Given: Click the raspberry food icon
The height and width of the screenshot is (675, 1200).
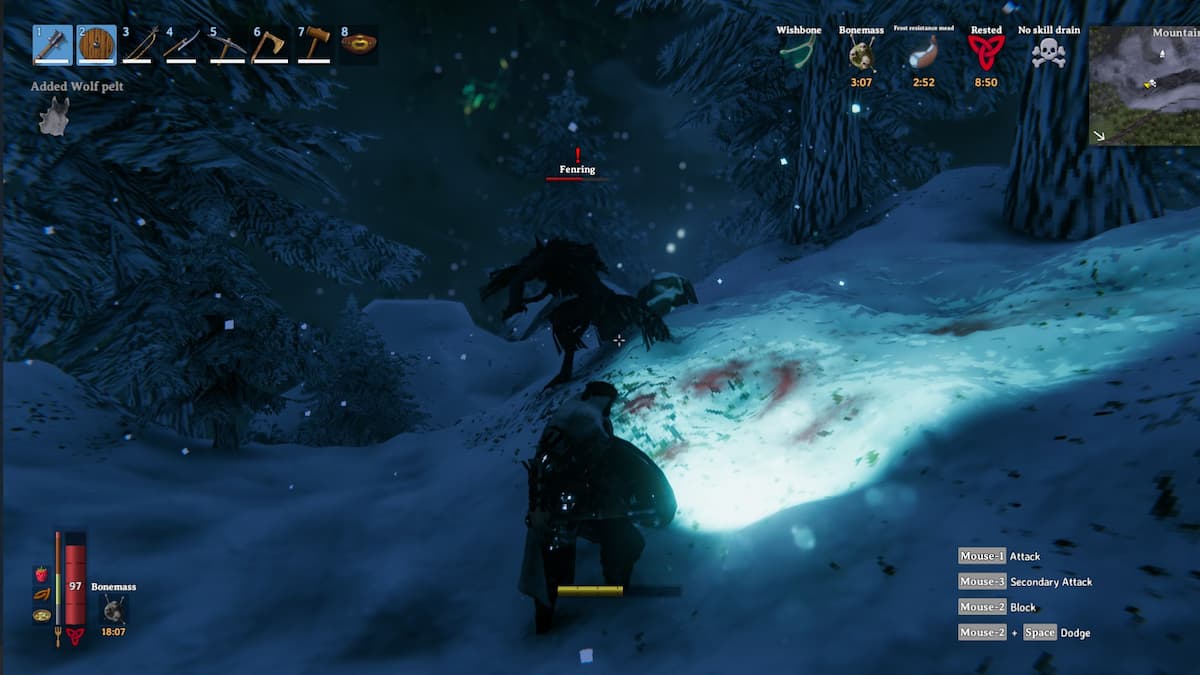Looking at the screenshot, I should click(x=42, y=574).
